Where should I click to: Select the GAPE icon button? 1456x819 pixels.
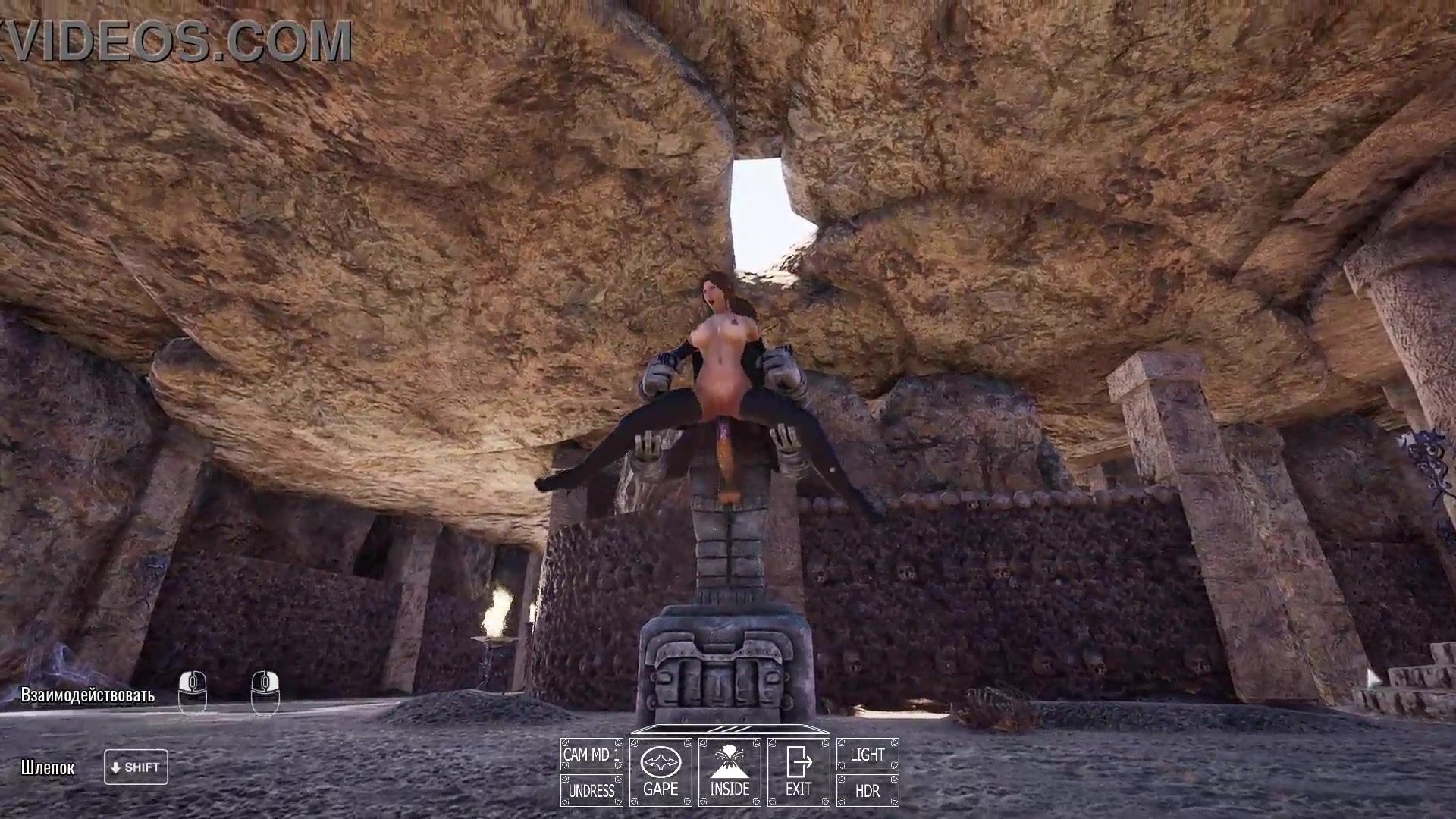661,772
